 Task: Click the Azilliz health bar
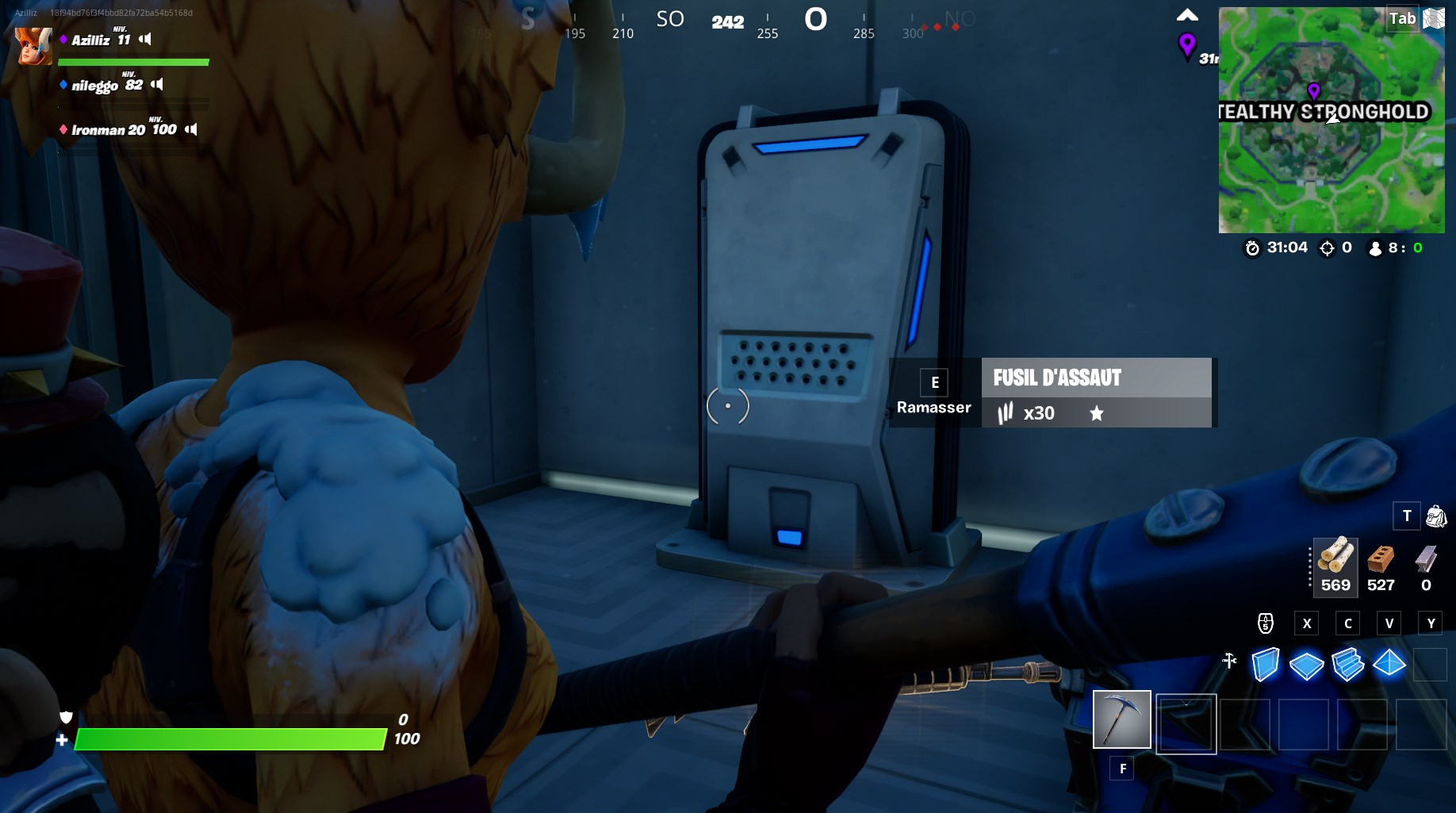click(135, 62)
